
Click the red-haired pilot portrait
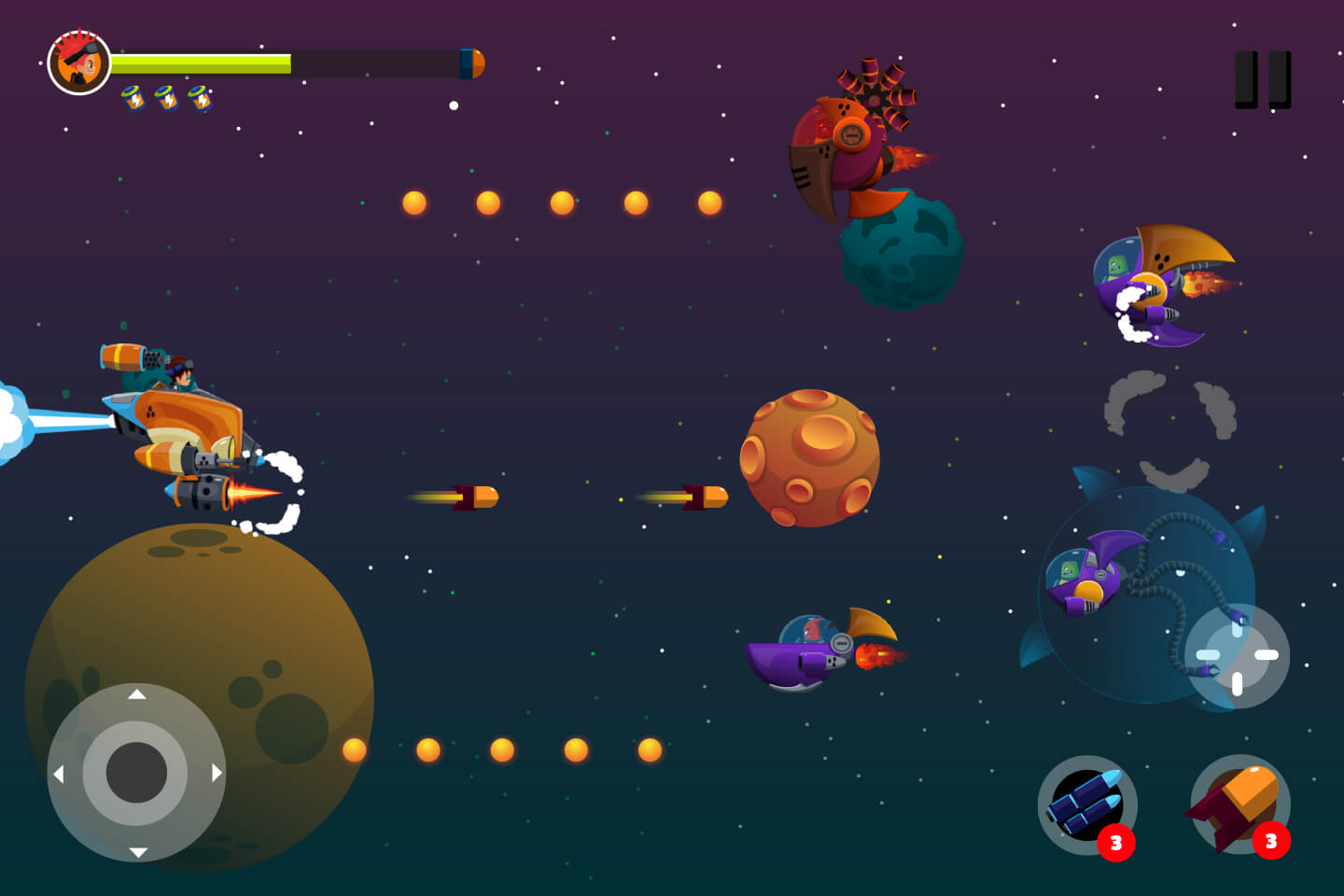pos(79,63)
